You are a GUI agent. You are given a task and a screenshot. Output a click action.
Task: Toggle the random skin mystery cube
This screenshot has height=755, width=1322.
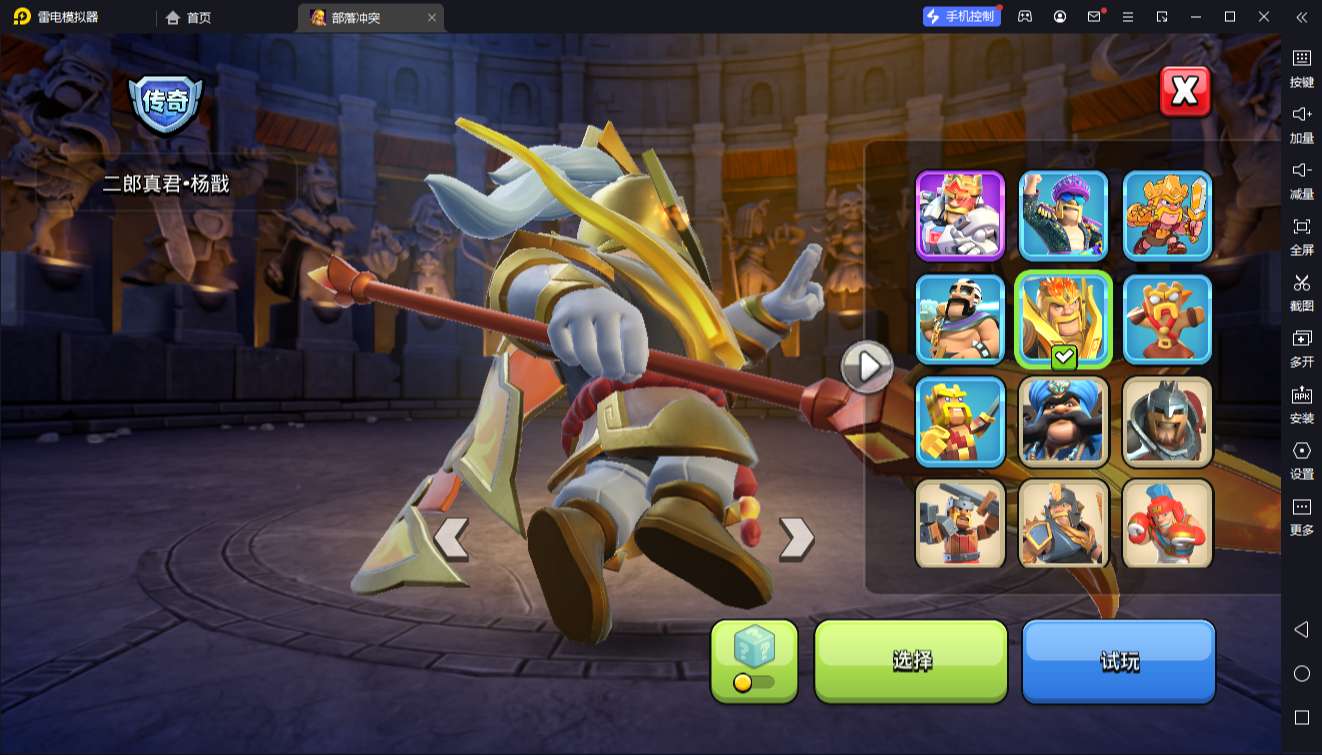point(754,660)
